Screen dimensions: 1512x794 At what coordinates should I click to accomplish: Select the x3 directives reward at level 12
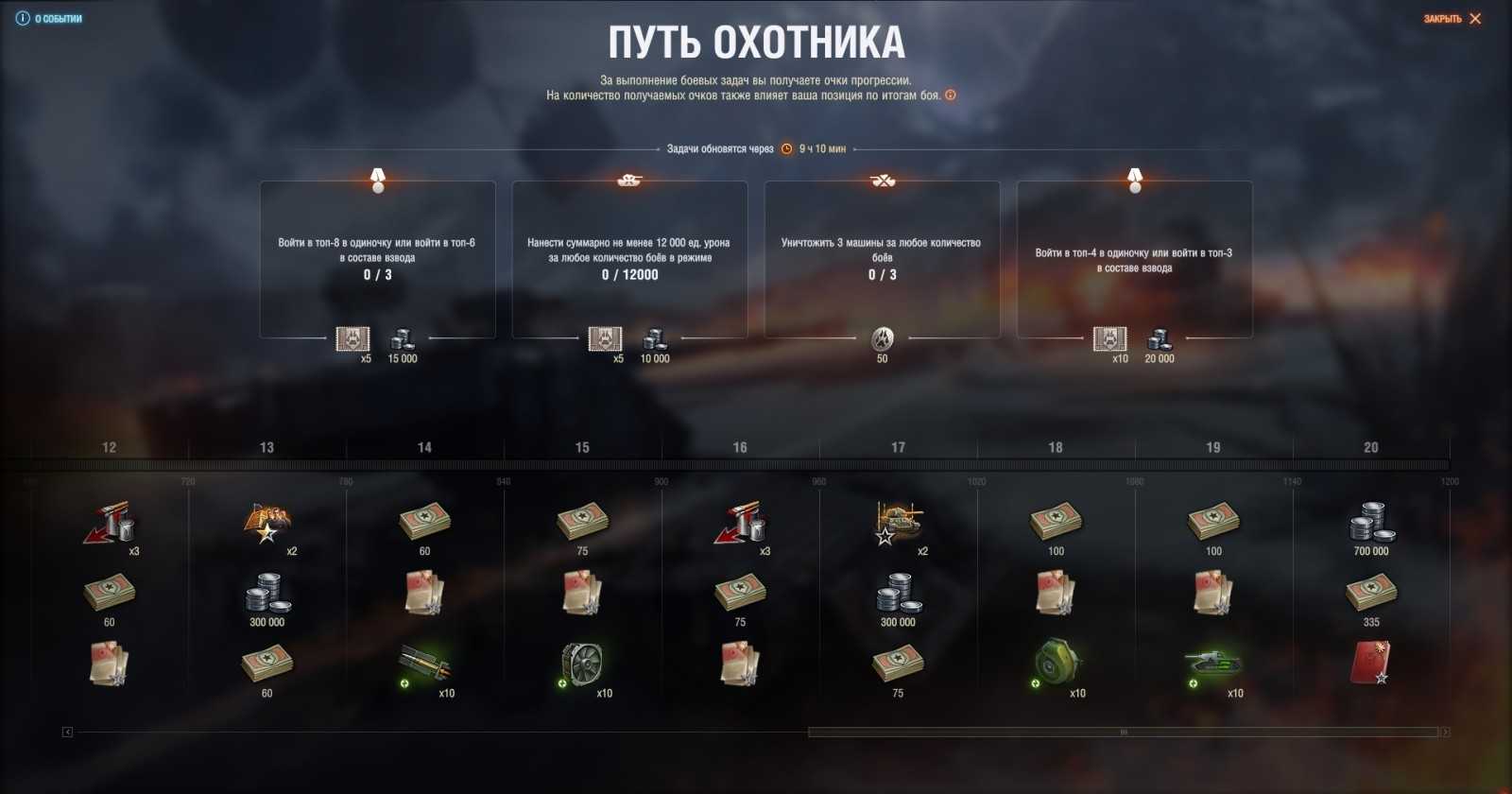coord(107,520)
